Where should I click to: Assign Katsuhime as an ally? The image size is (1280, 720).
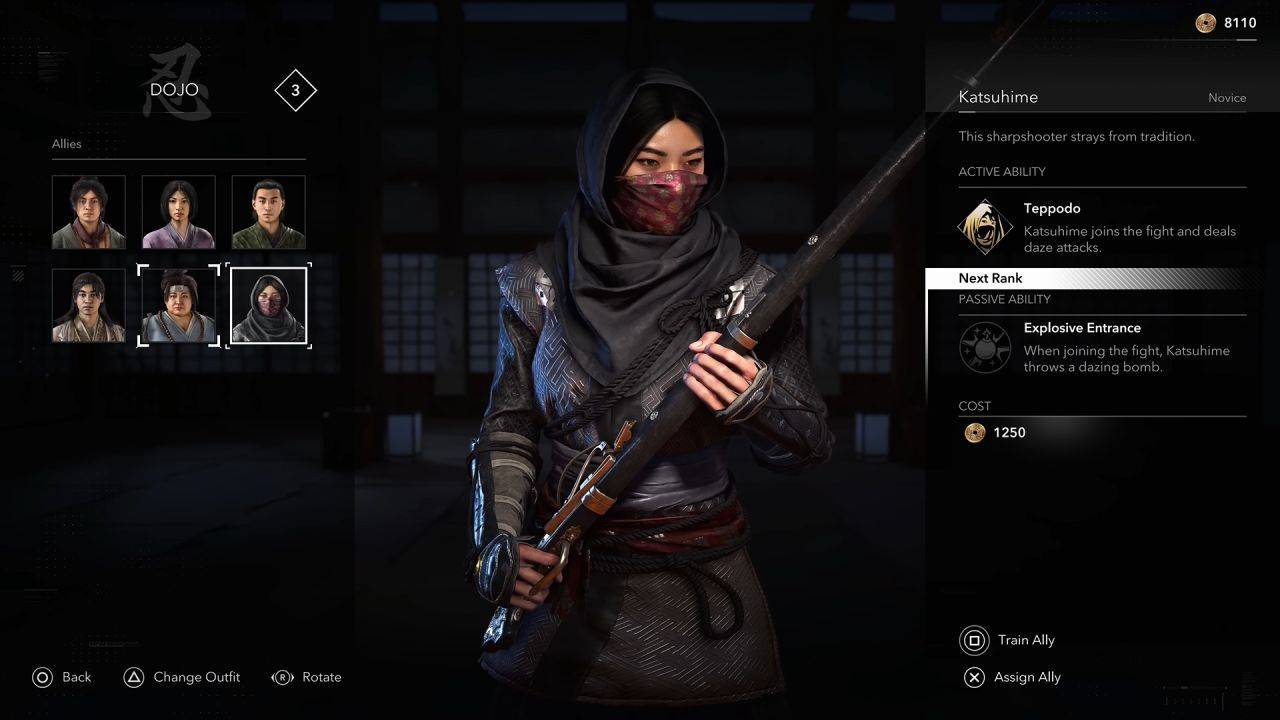pos(1011,677)
